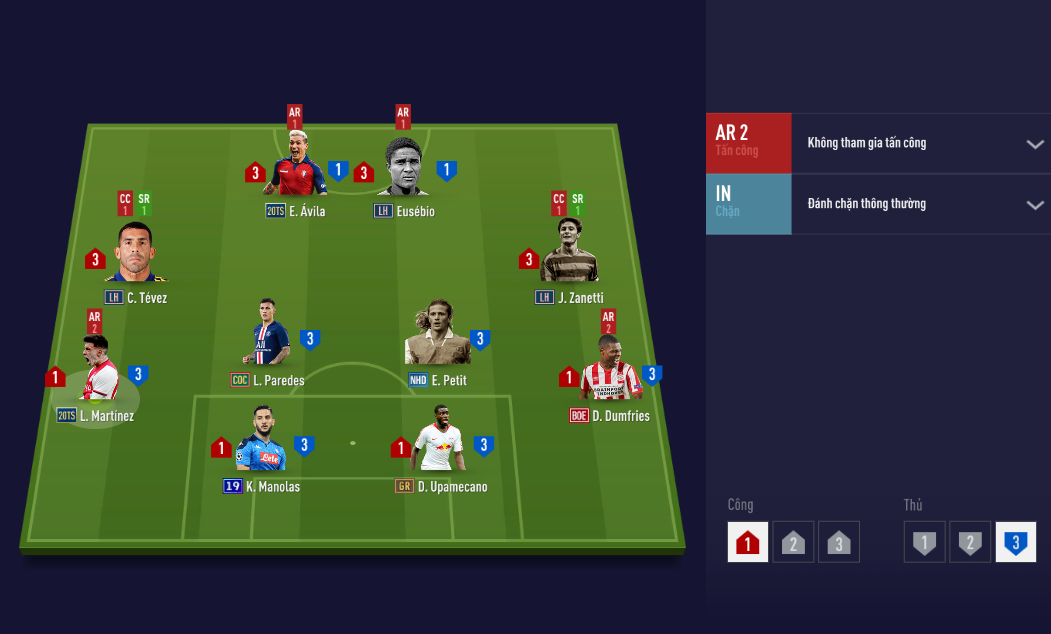Choose midfielder E. Petit
The height and width of the screenshot is (634, 1051).
point(438,336)
